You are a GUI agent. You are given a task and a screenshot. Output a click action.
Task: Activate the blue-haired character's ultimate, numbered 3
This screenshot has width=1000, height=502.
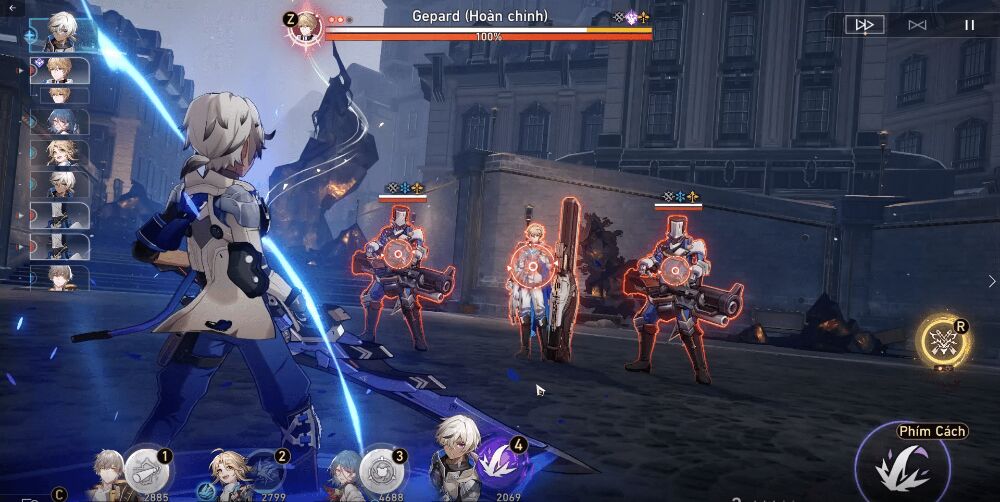380,468
